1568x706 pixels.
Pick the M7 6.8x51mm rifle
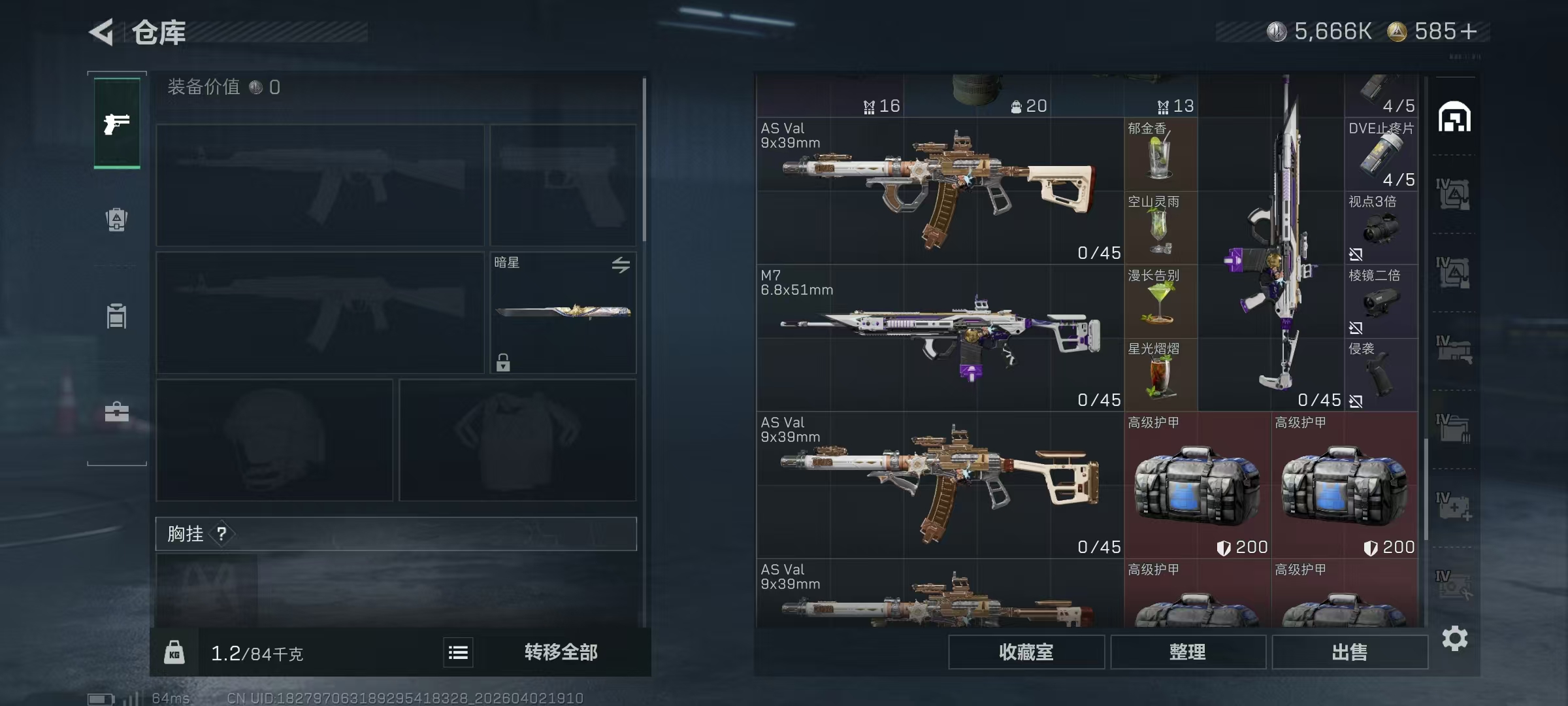[939, 337]
